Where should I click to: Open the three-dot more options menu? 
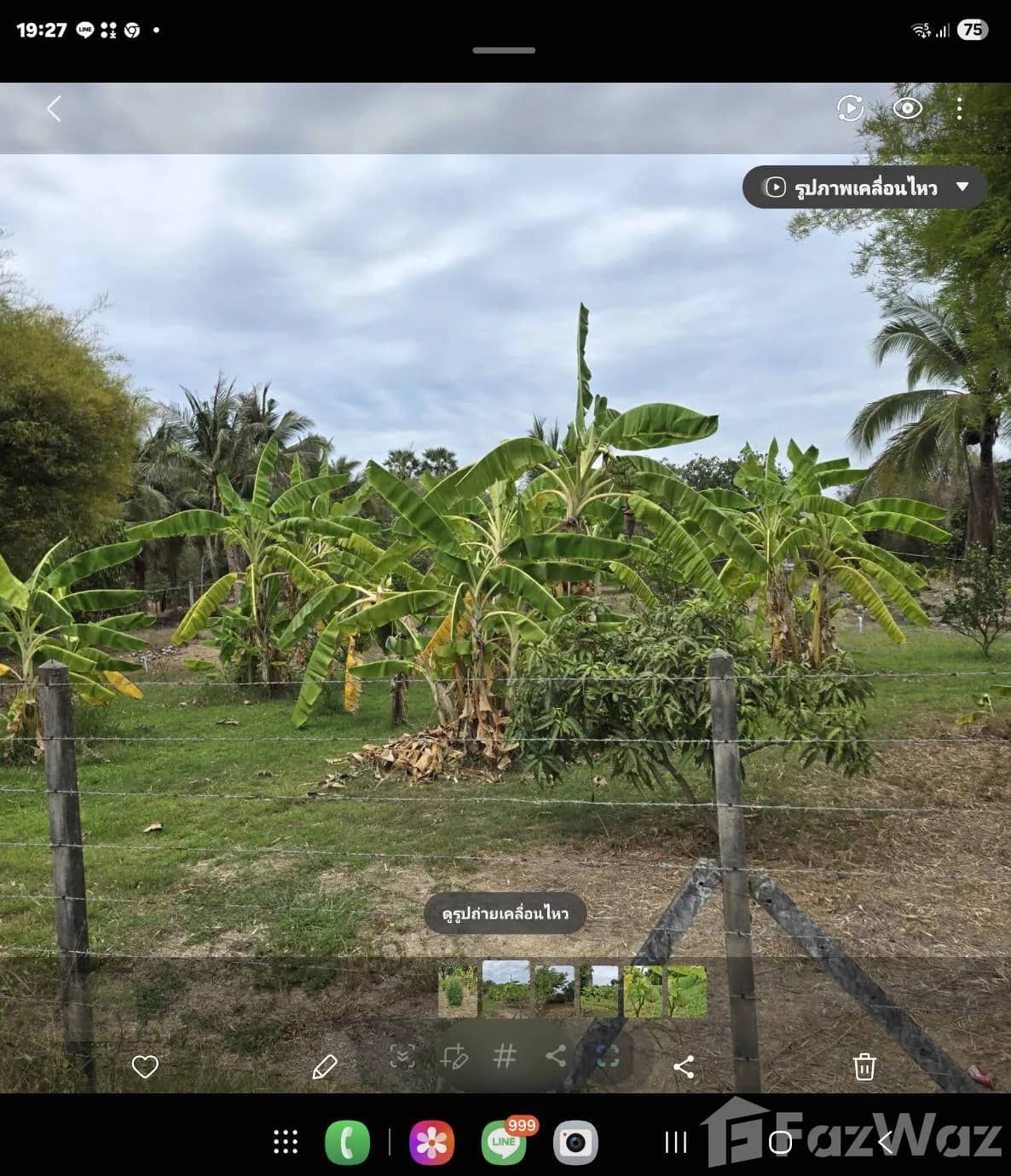959,108
